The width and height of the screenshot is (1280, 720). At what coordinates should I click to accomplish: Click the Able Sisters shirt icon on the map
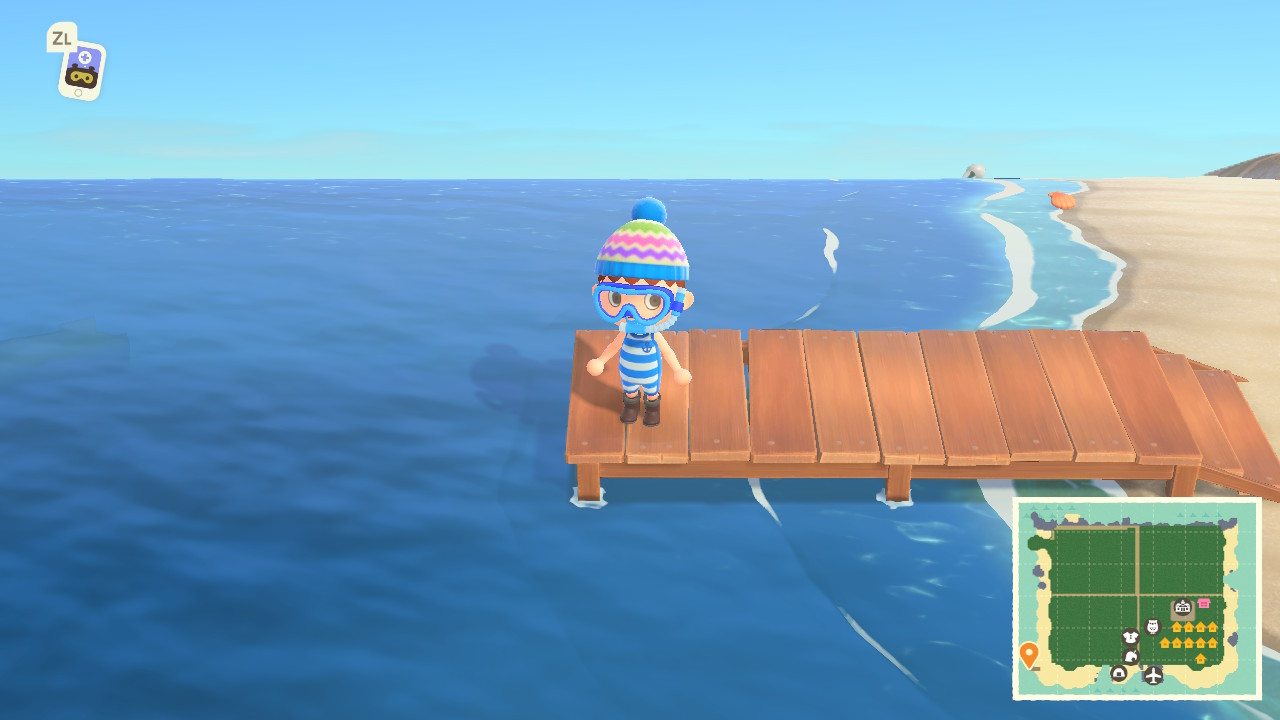(x=1129, y=636)
